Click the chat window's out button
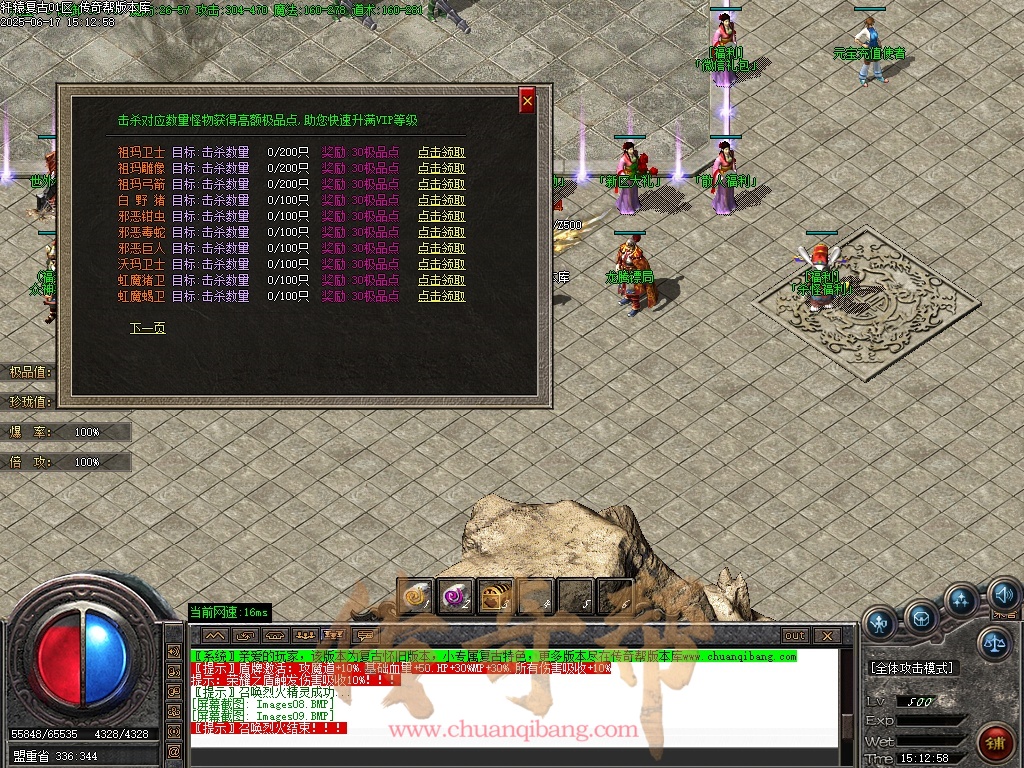 [795, 635]
